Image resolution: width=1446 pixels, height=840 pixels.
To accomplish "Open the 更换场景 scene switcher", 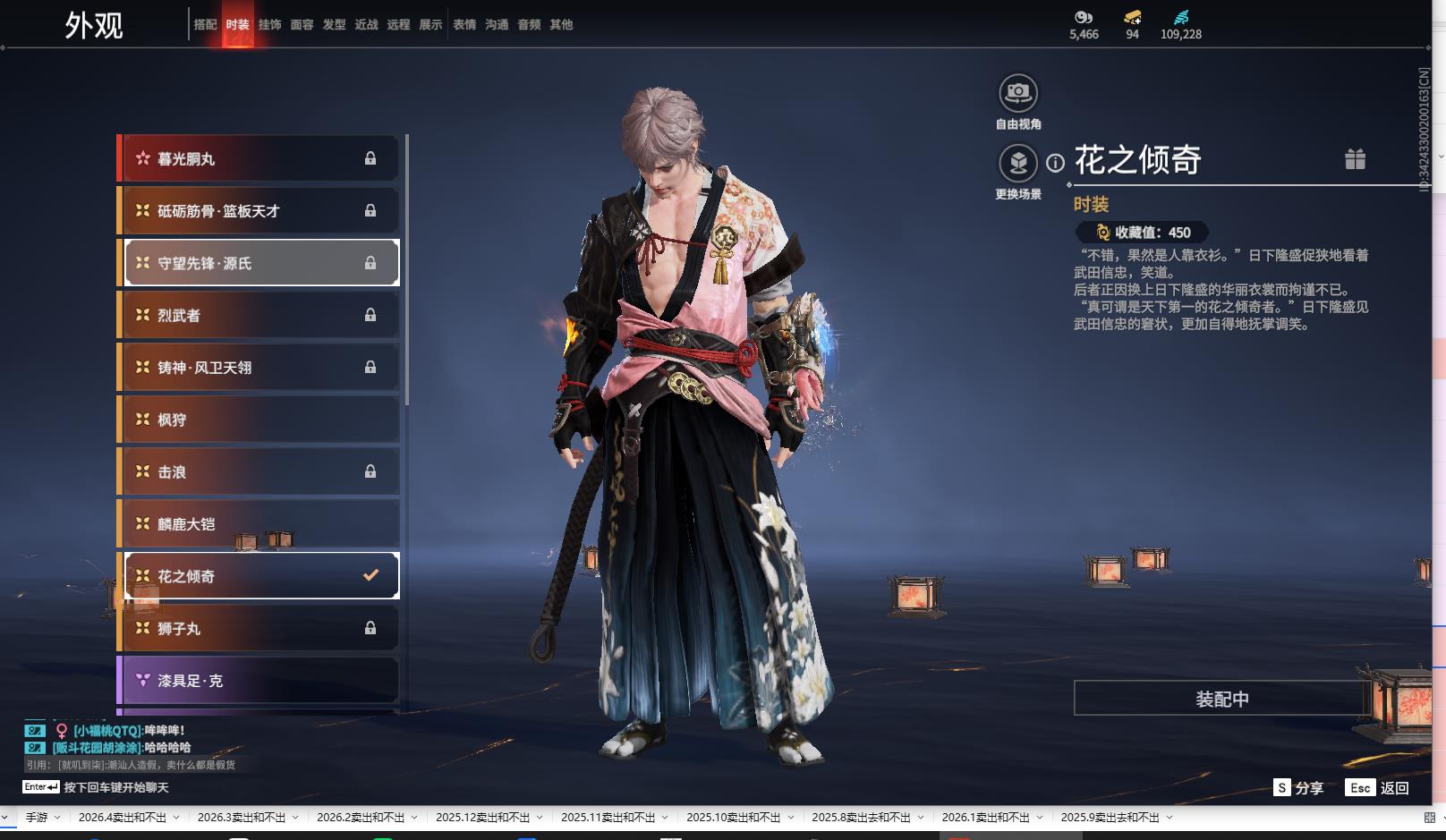I will click(x=1018, y=164).
